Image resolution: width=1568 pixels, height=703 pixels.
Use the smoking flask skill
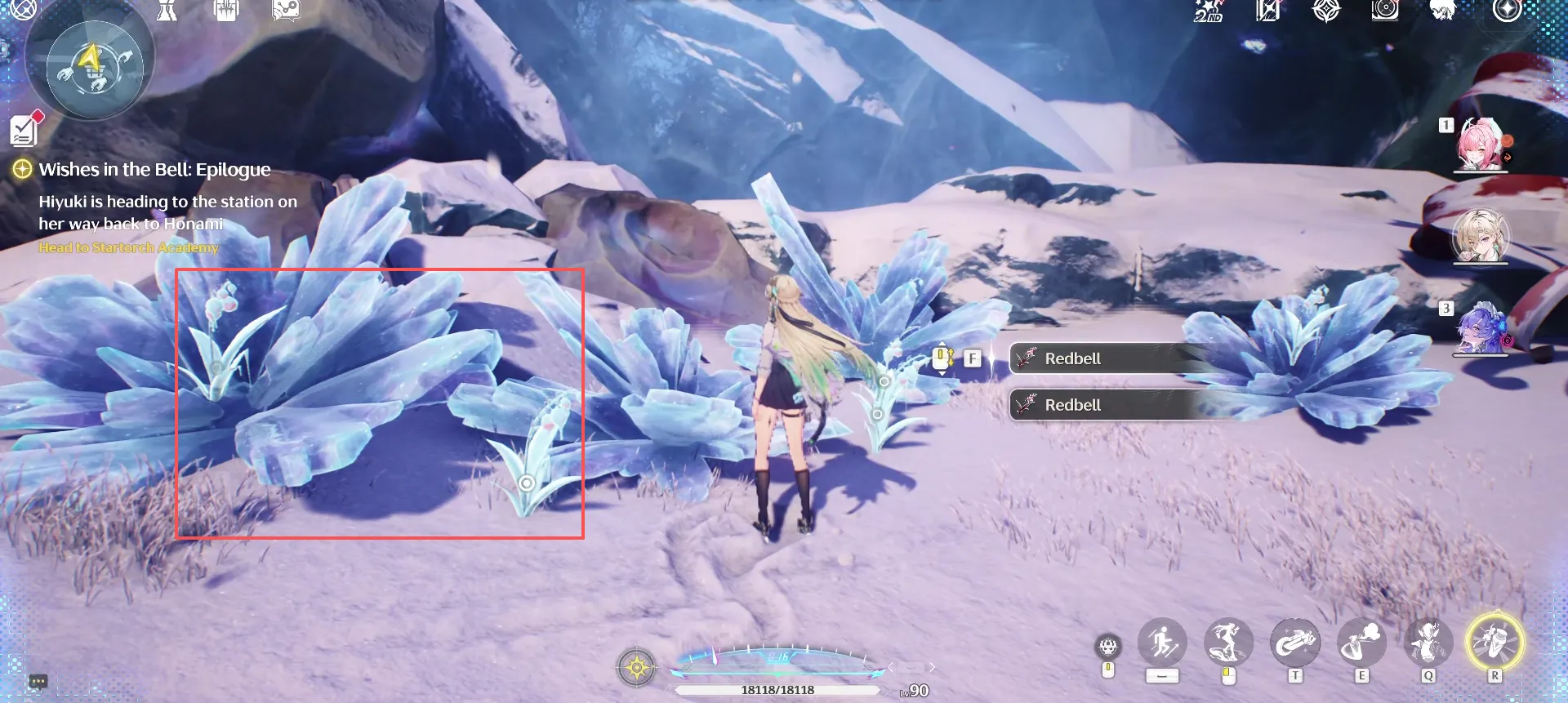coord(1361,643)
